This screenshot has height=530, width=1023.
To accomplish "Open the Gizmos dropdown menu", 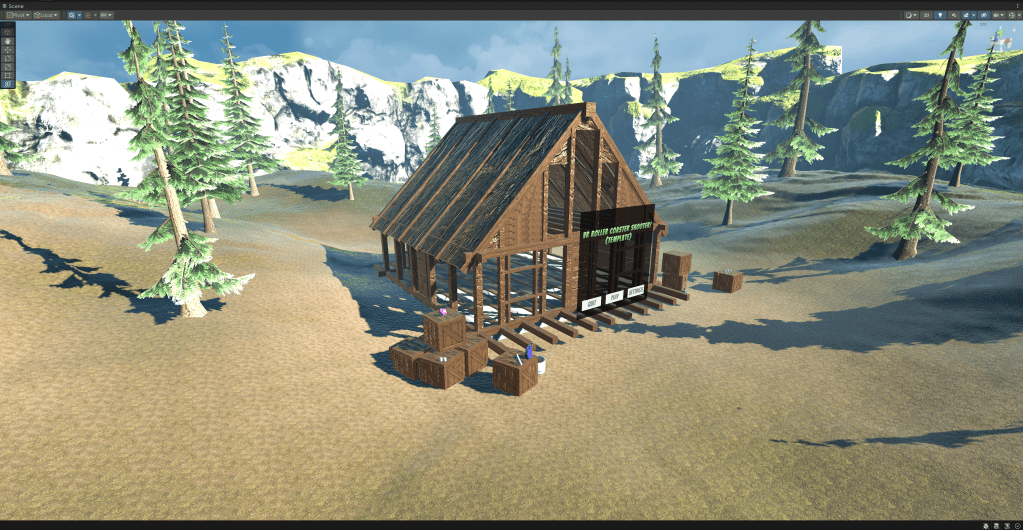I will pyautogui.click(x=1013, y=15).
